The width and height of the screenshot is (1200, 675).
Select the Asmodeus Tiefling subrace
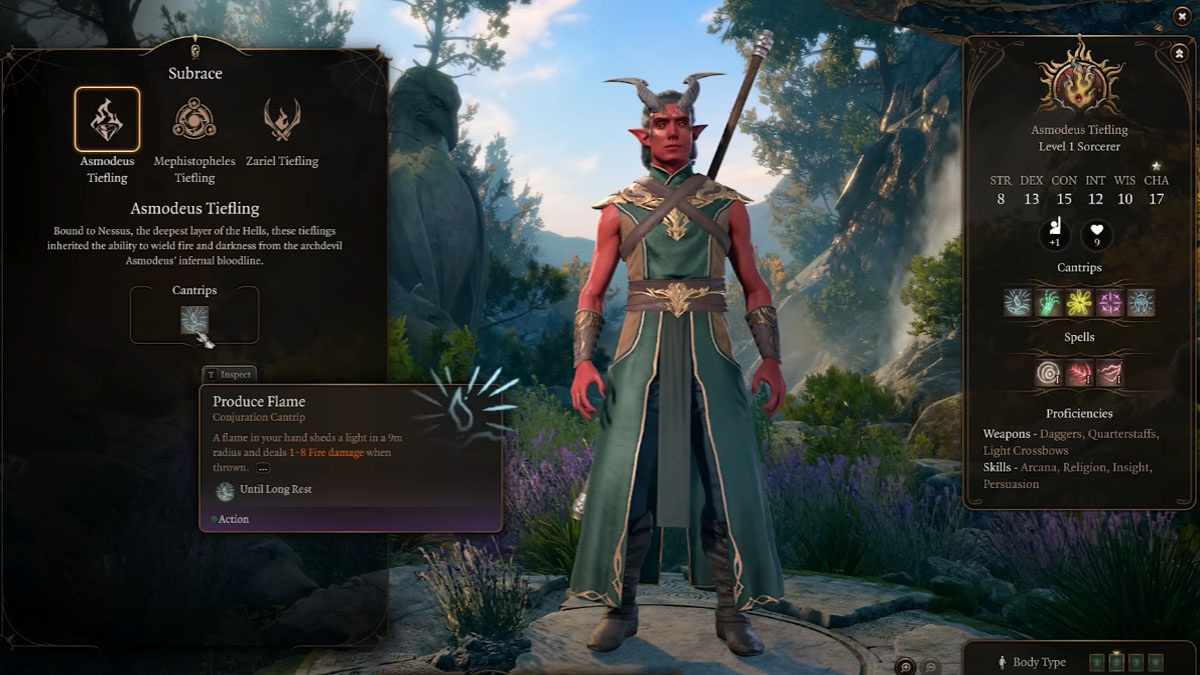(107, 120)
